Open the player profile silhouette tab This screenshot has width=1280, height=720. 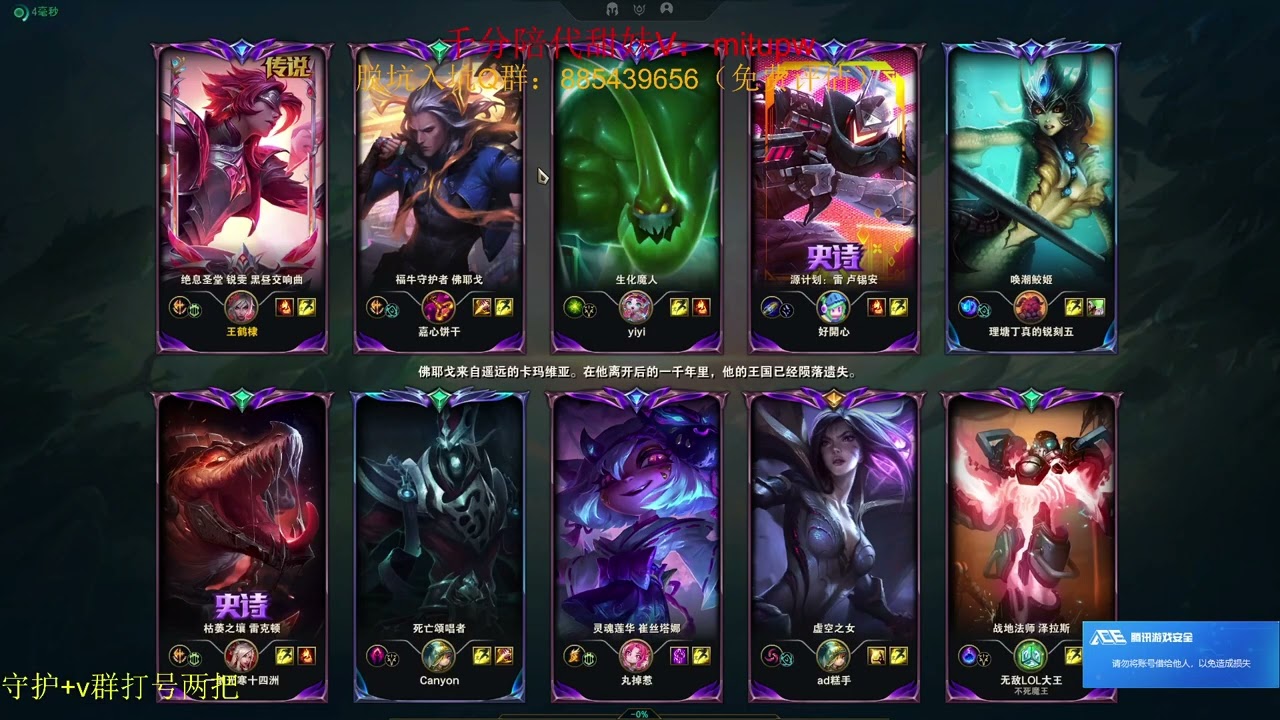click(x=666, y=9)
